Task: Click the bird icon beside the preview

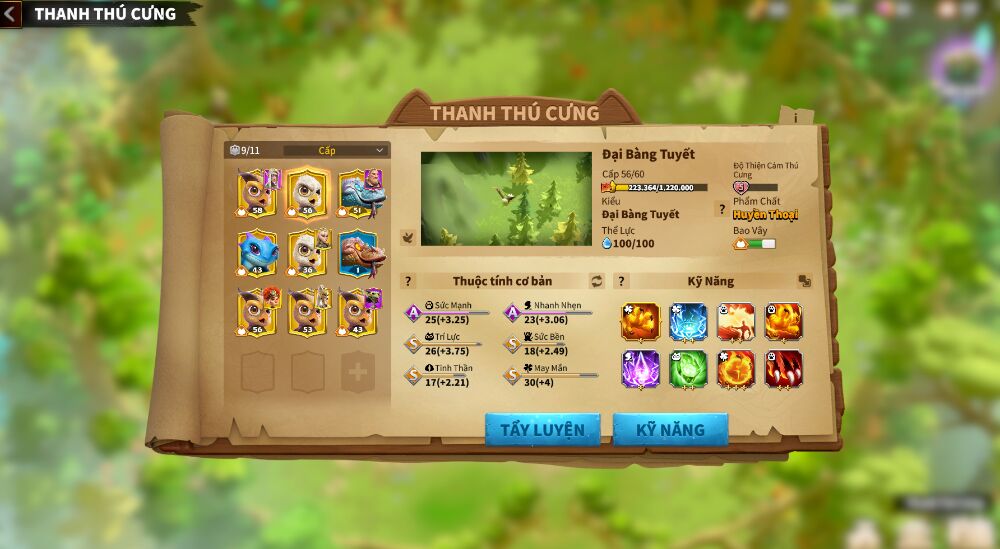Action: tap(408, 237)
